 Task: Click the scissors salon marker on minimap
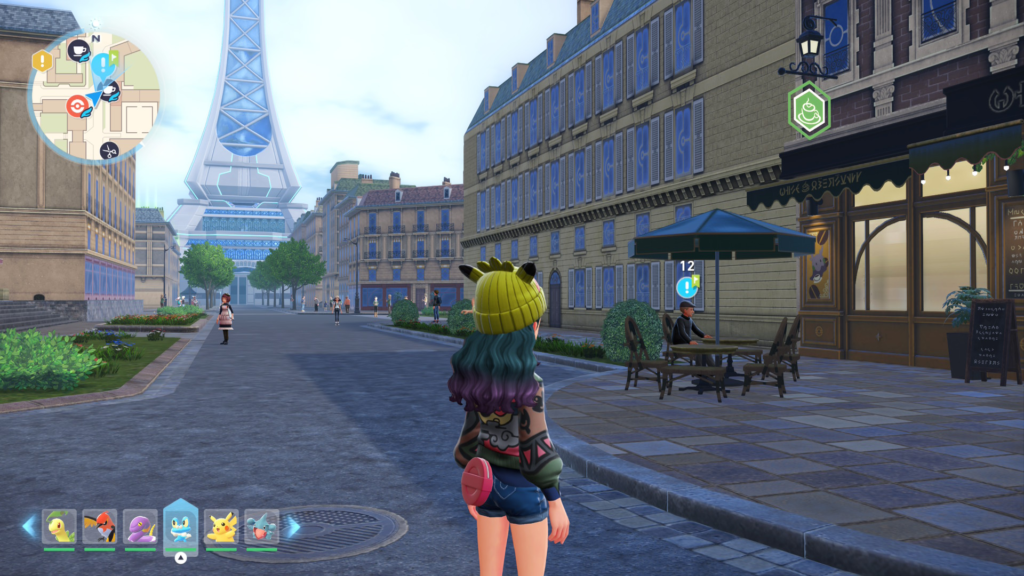tap(109, 150)
